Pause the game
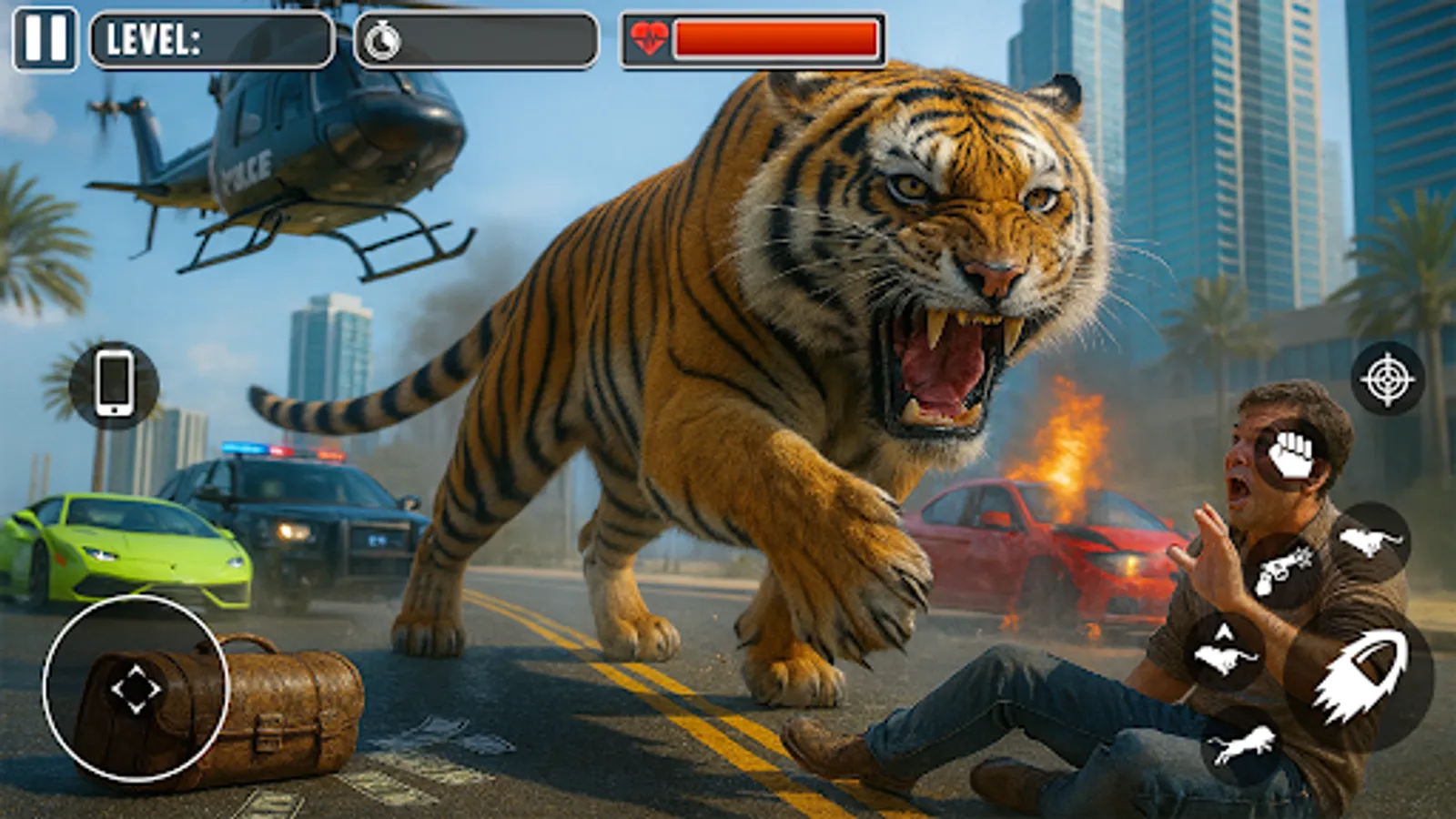The image size is (1456, 819). (x=47, y=39)
